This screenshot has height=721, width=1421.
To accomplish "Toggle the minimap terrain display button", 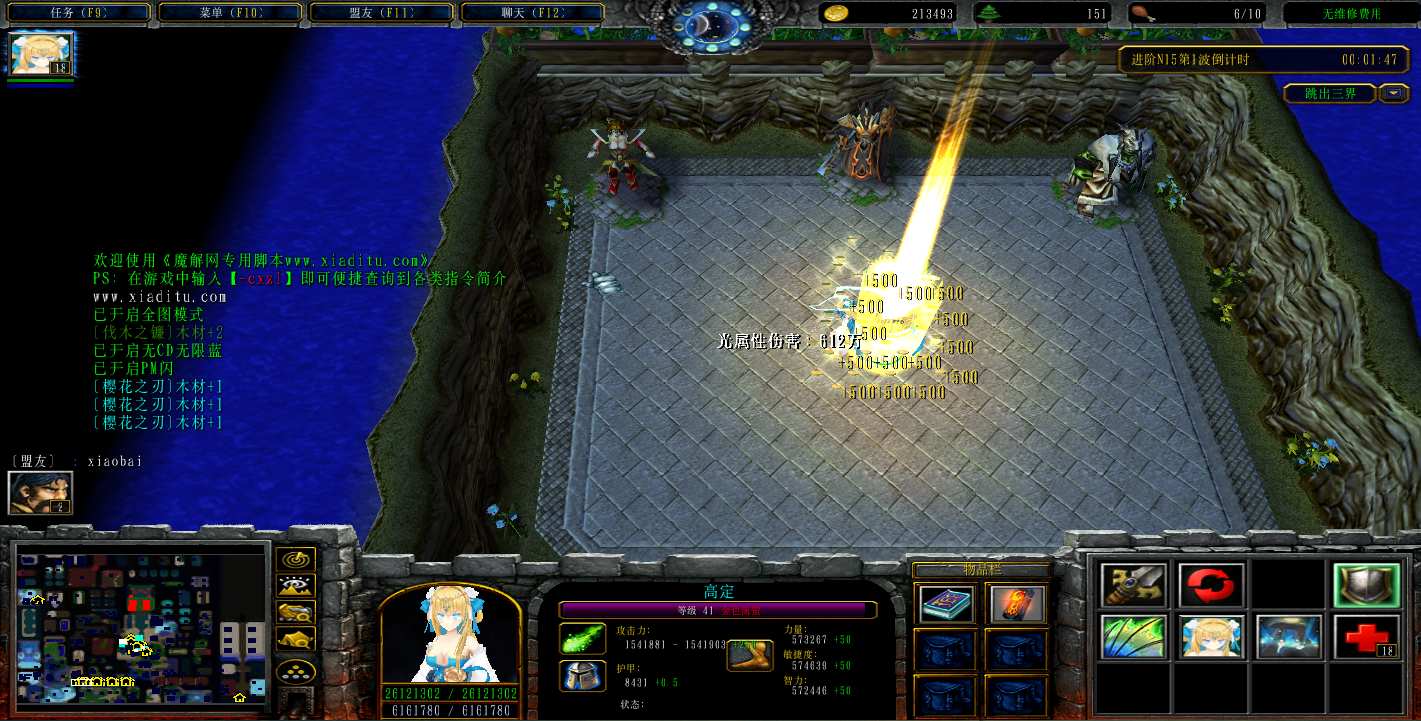I will click(296, 586).
